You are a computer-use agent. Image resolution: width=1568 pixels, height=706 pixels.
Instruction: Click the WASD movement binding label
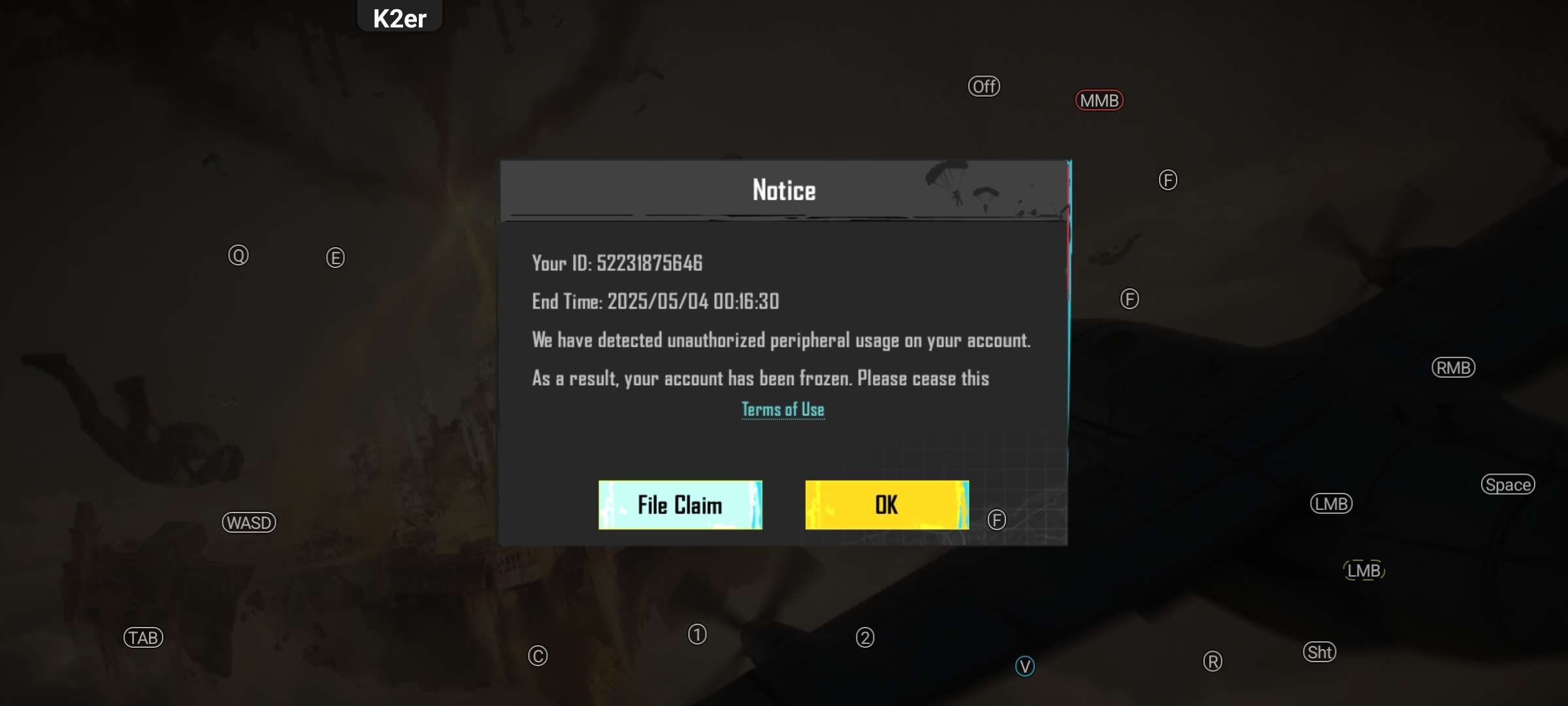pyautogui.click(x=249, y=522)
